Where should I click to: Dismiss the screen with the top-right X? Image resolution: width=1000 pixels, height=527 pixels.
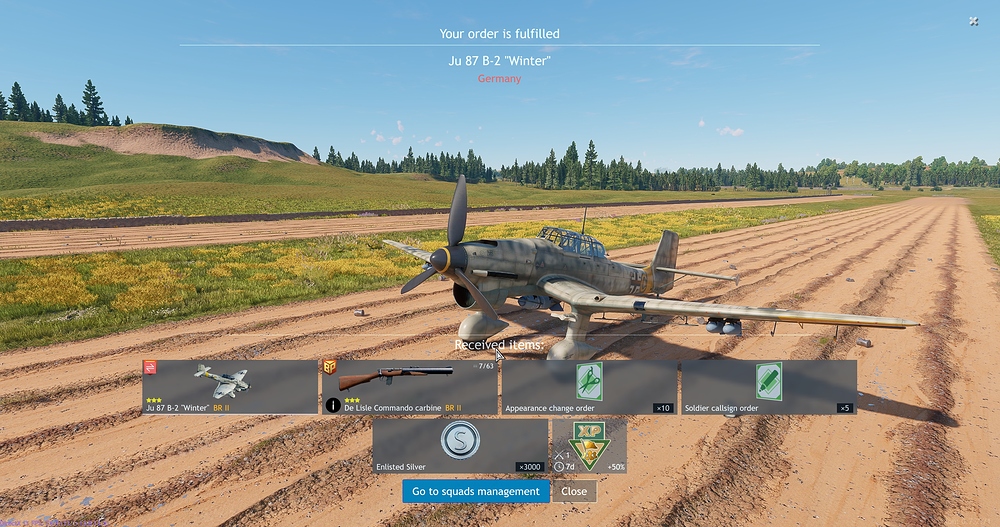coord(974,21)
